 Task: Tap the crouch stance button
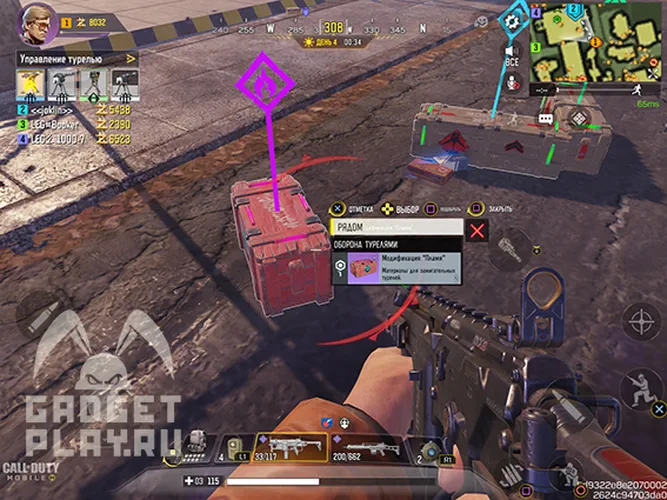pos(641,391)
